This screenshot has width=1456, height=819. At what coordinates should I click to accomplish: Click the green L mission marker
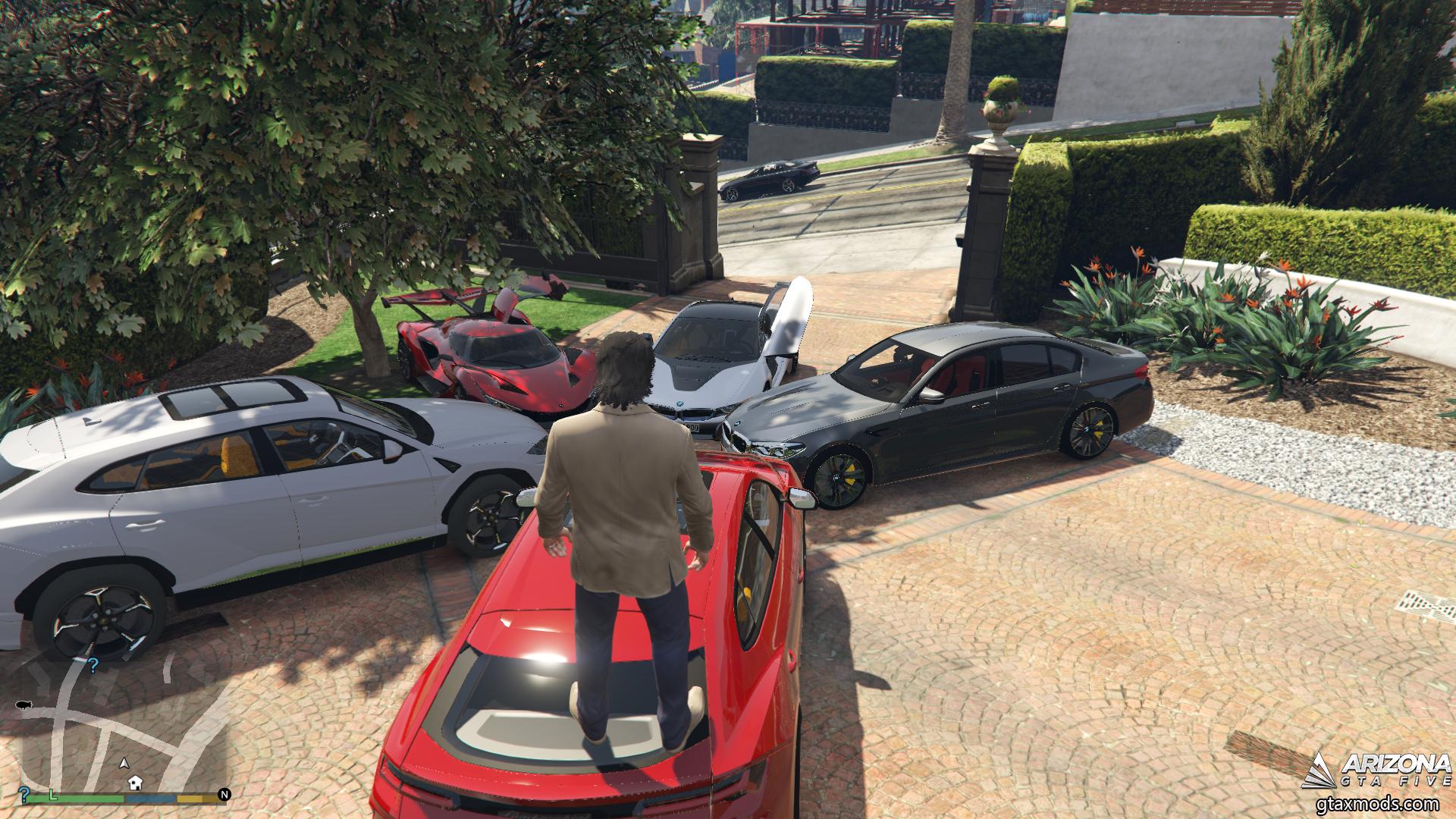[53, 793]
